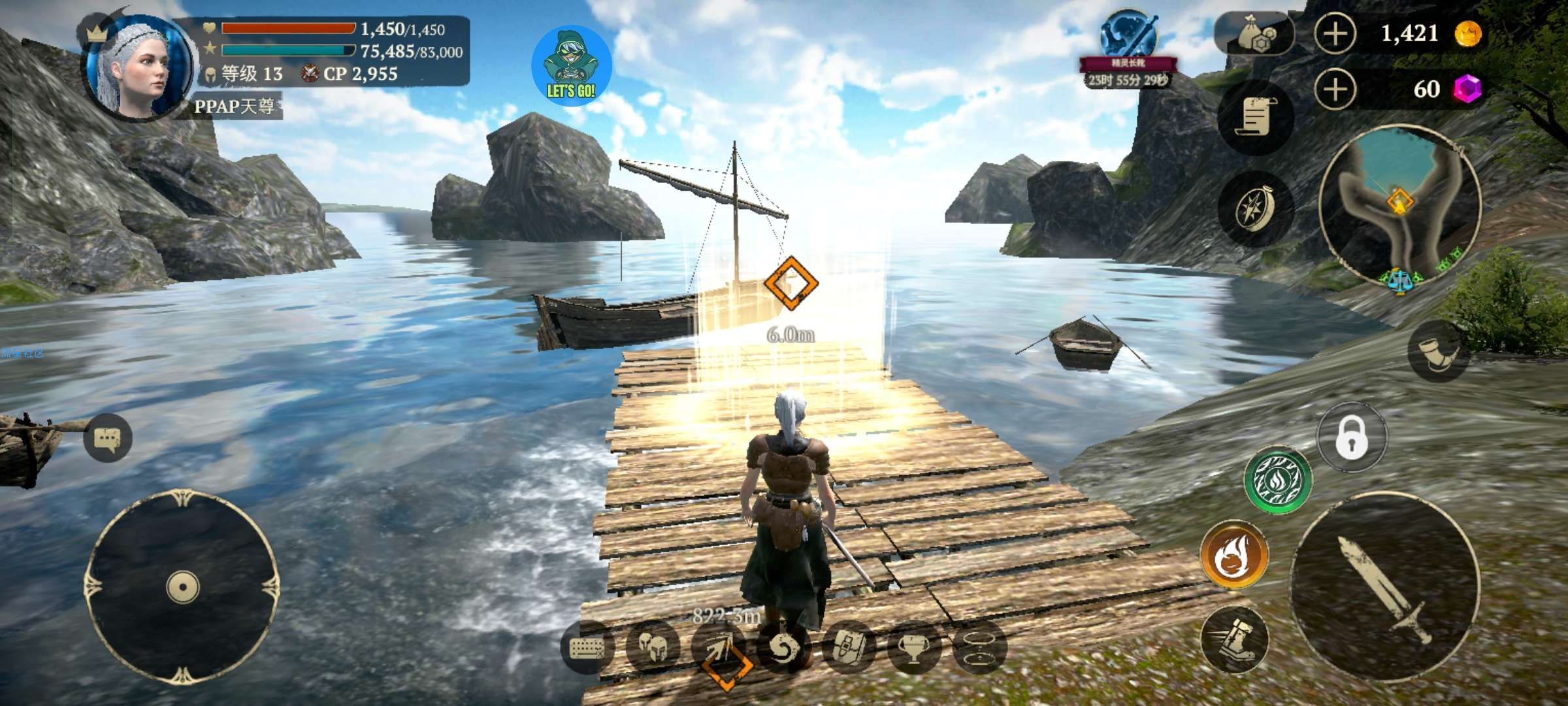Open the quest scroll log
Image resolution: width=1568 pixels, height=706 pixels.
click(x=1255, y=118)
